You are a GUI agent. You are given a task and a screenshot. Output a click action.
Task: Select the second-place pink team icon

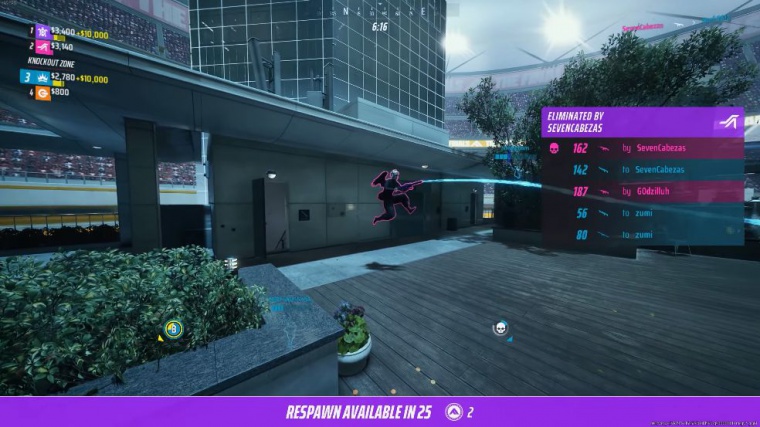point(42,46)
